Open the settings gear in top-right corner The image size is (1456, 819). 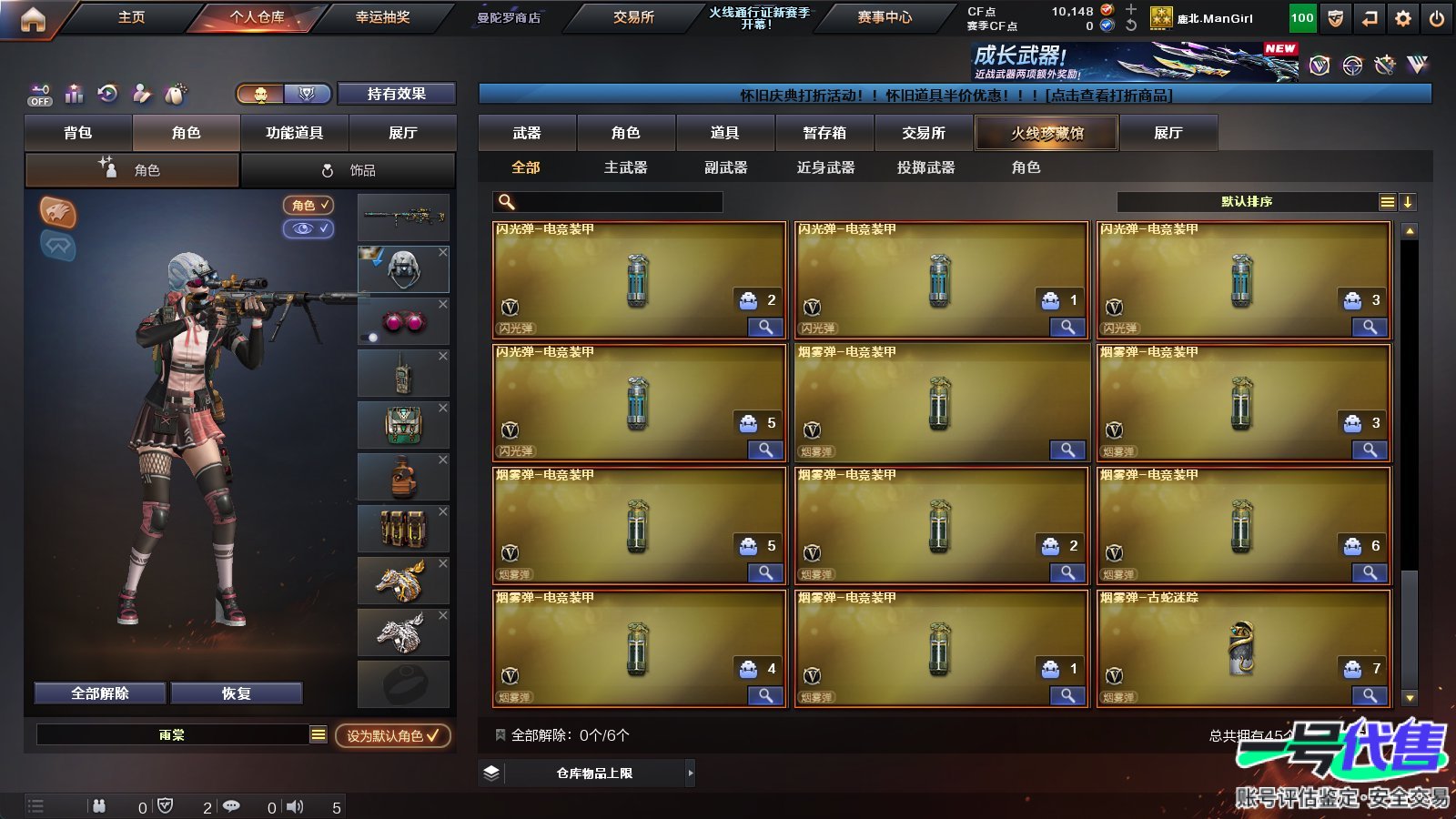point(1402,17)
